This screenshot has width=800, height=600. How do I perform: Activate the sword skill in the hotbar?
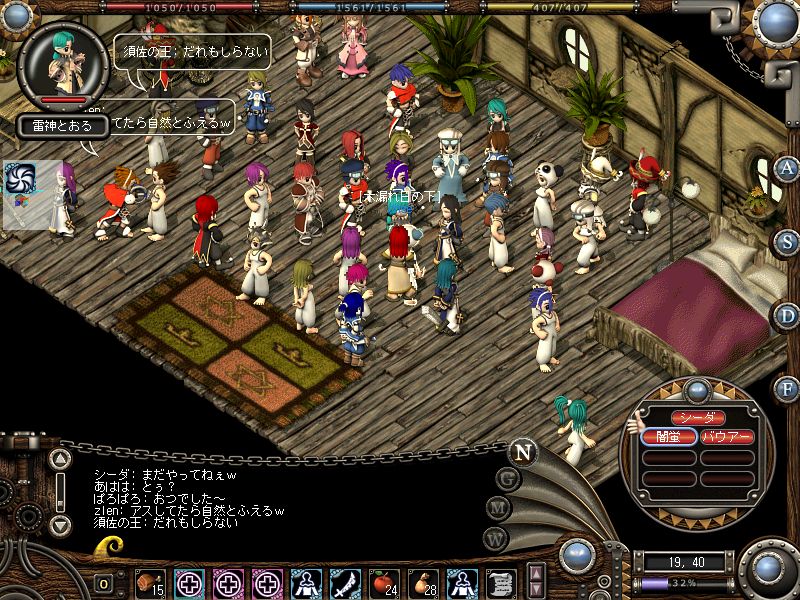coord(343,582)
